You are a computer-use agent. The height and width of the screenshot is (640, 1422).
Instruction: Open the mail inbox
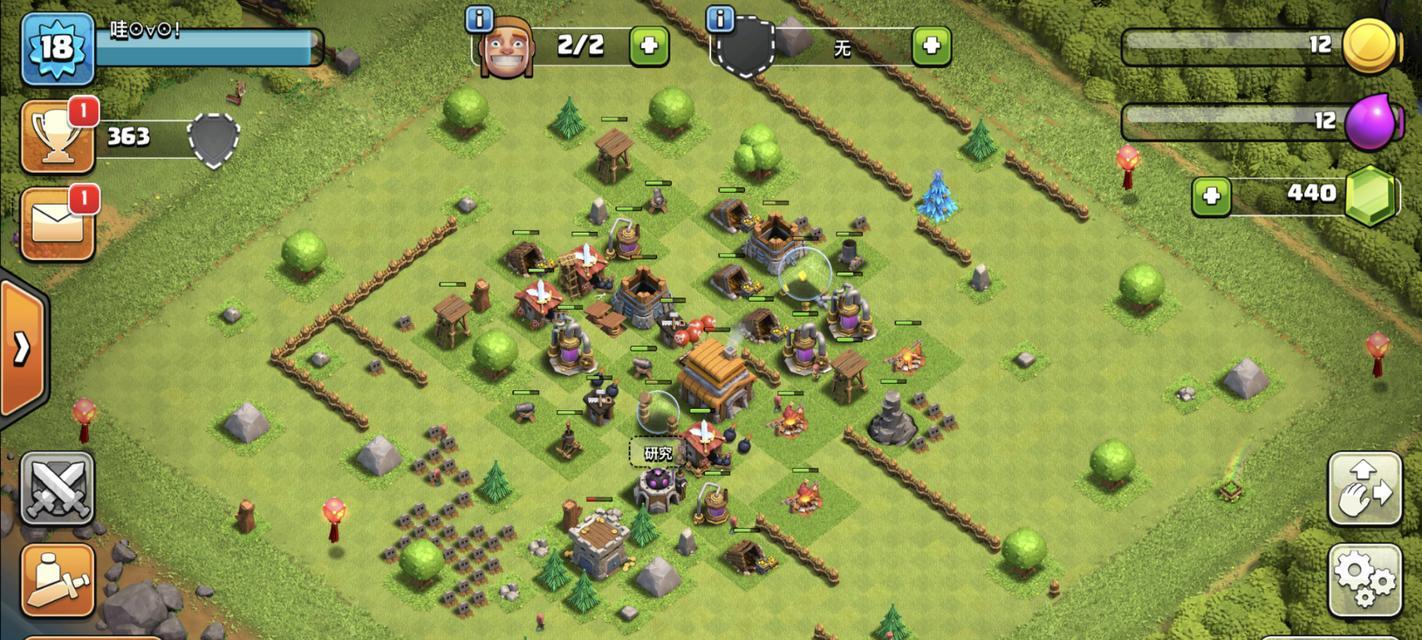[x=57, y=223]
